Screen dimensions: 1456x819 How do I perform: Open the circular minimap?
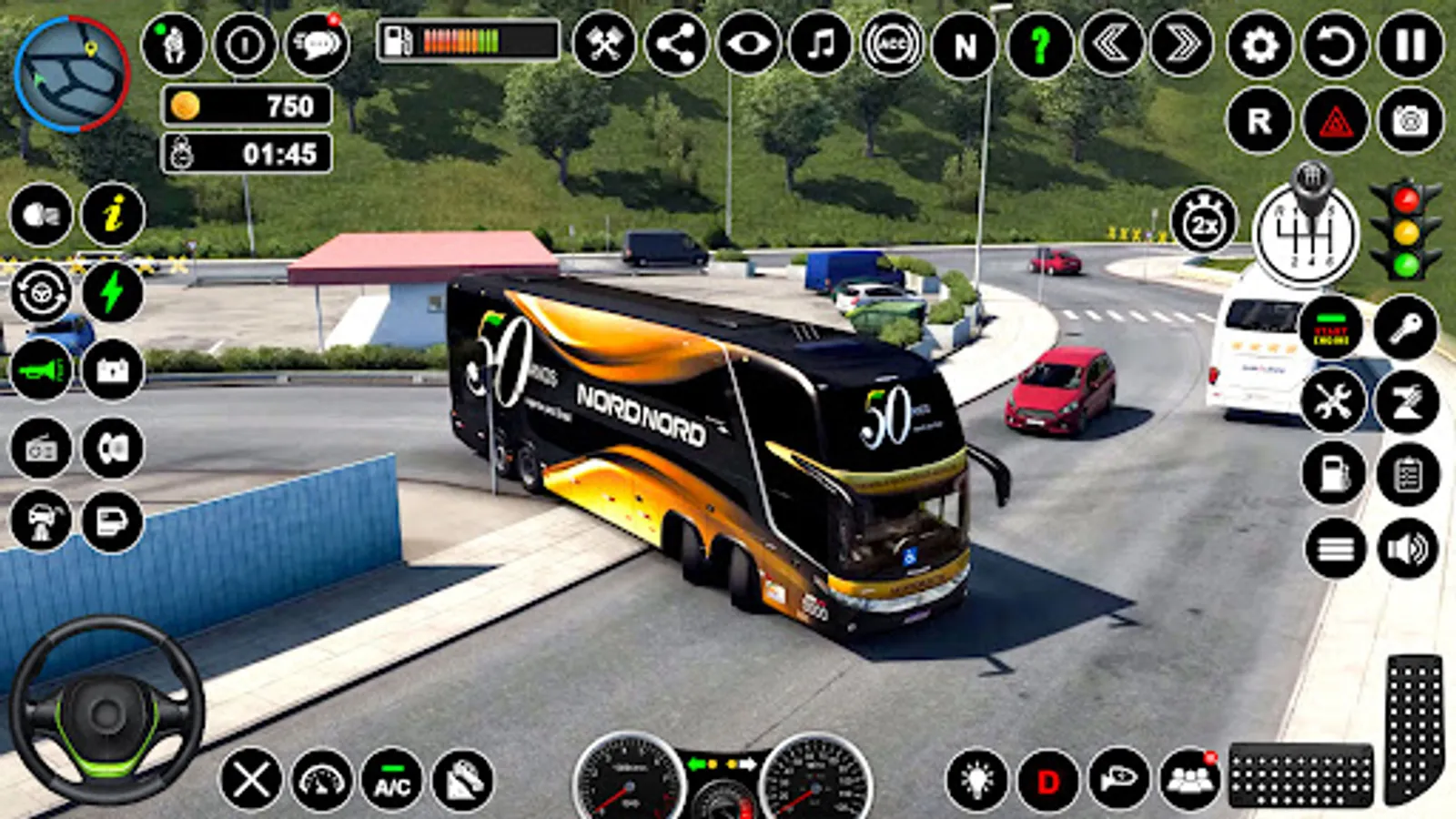(x=72, y=73)
